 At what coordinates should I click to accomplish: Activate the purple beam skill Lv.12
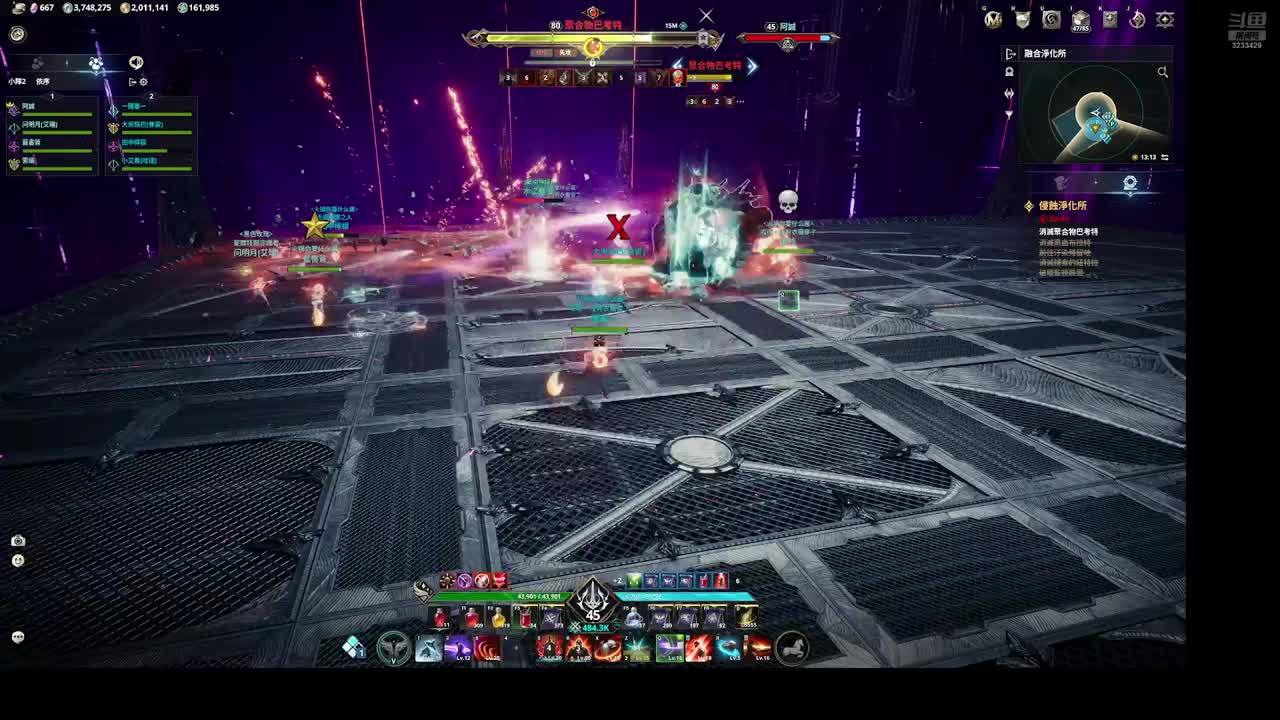click(x=458, y=649)
